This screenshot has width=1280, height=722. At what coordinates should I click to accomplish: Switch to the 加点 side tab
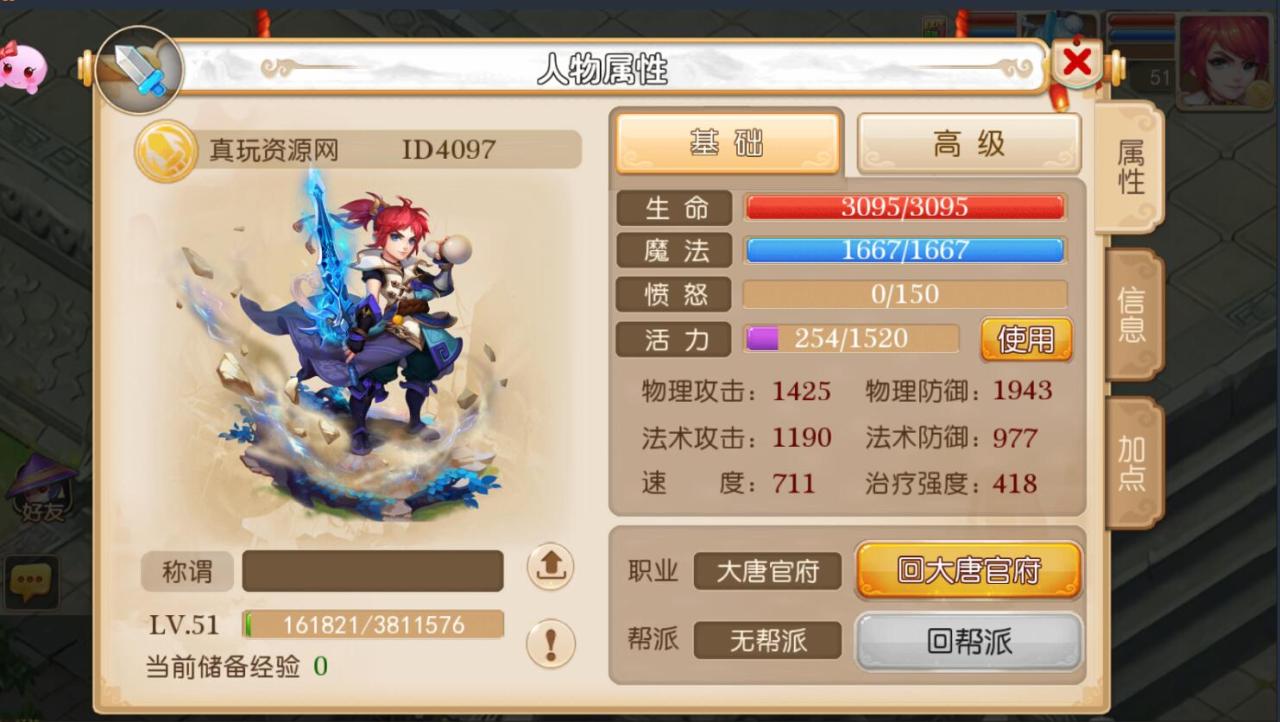pyautogui.click(x=1133, y=465)
